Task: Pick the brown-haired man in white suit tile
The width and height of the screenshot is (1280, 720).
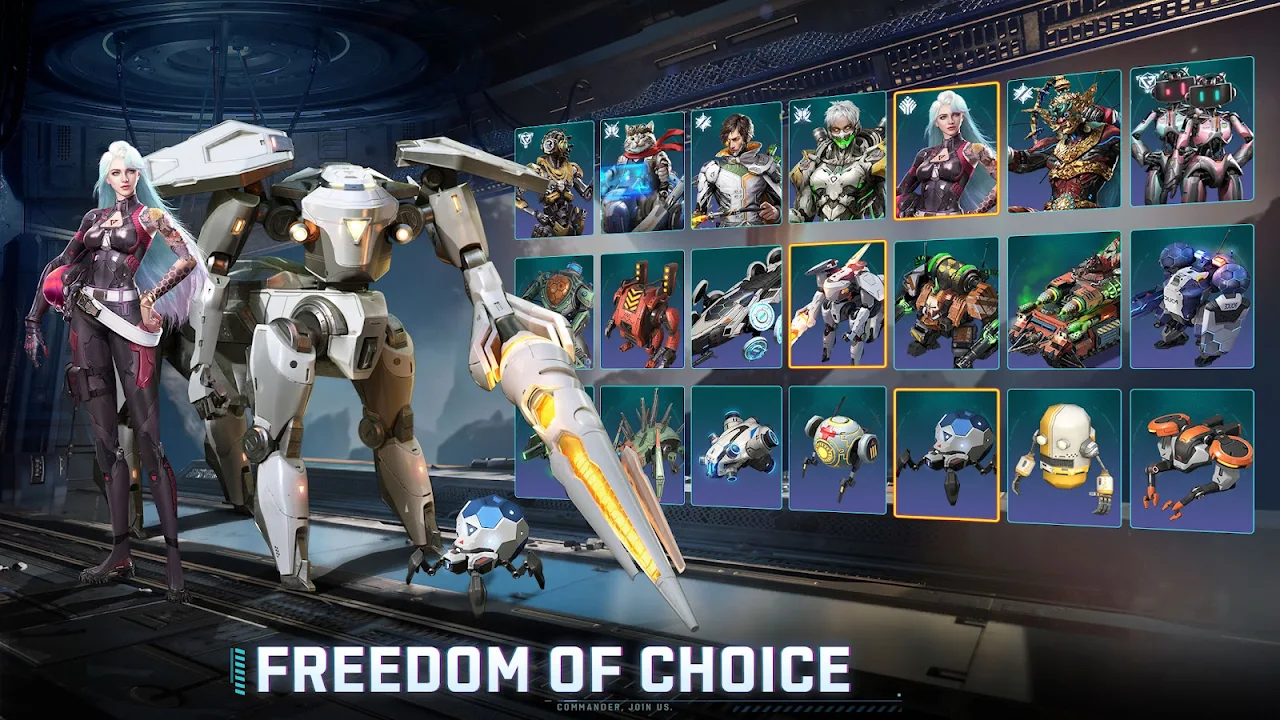Action: point(737,166)
